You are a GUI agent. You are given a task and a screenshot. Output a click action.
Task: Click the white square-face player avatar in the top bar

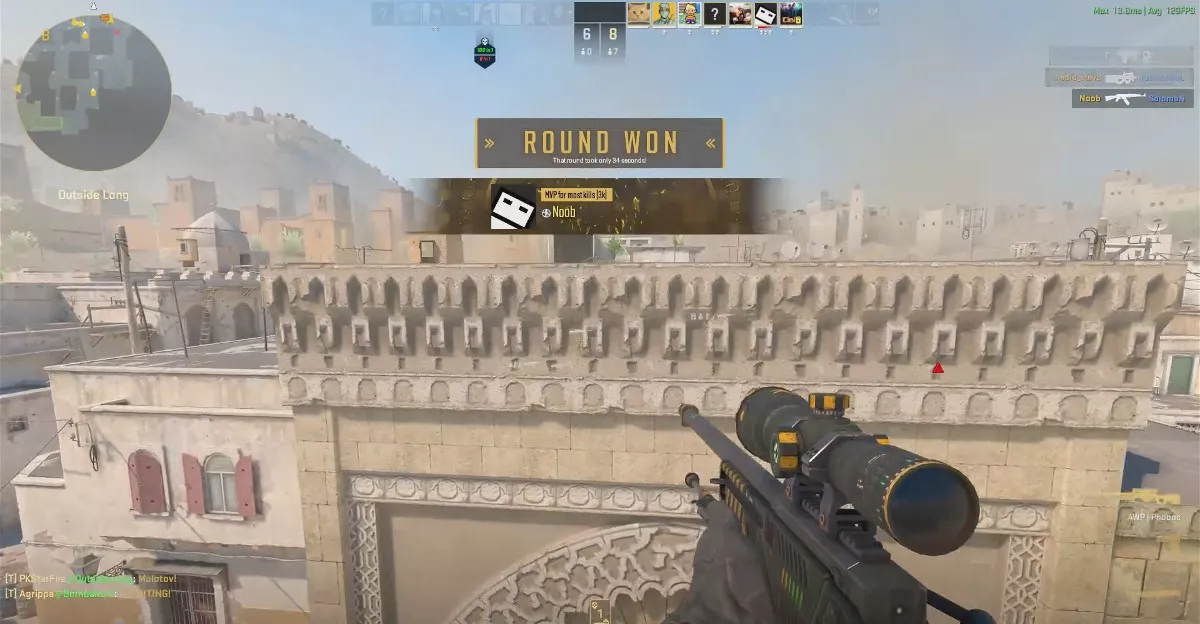pyautogui.click(x=765, y=14)
